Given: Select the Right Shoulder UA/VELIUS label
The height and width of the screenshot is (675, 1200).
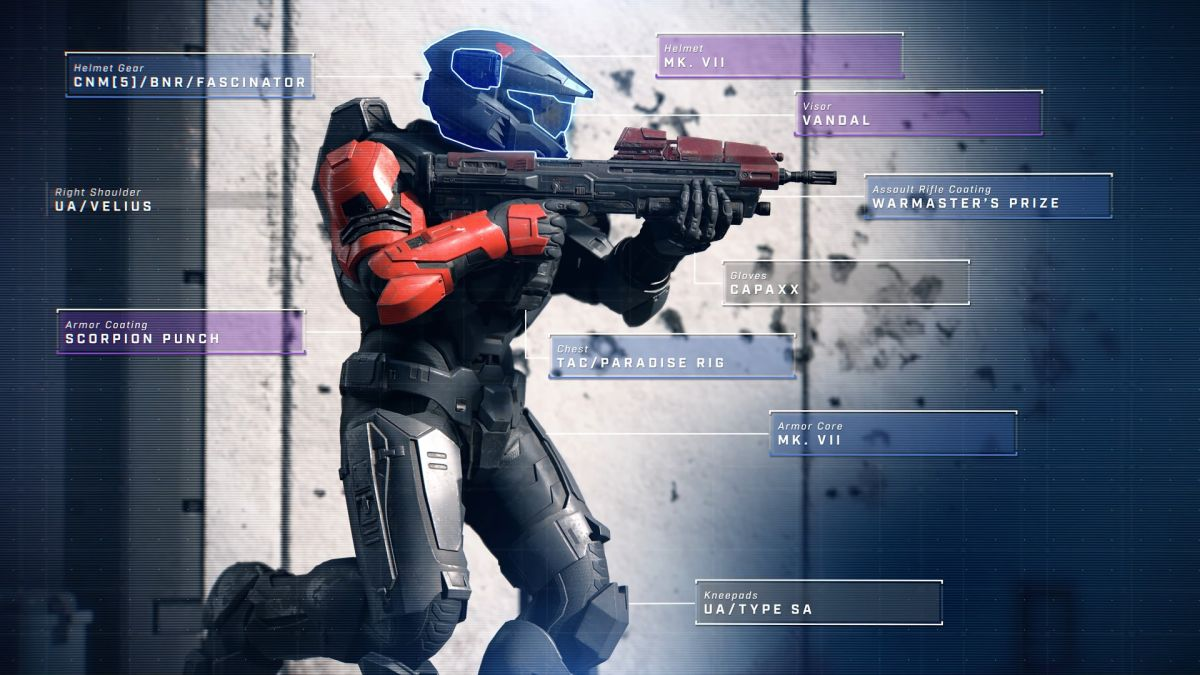Looking at the screenshot, I should coord(104,200).
